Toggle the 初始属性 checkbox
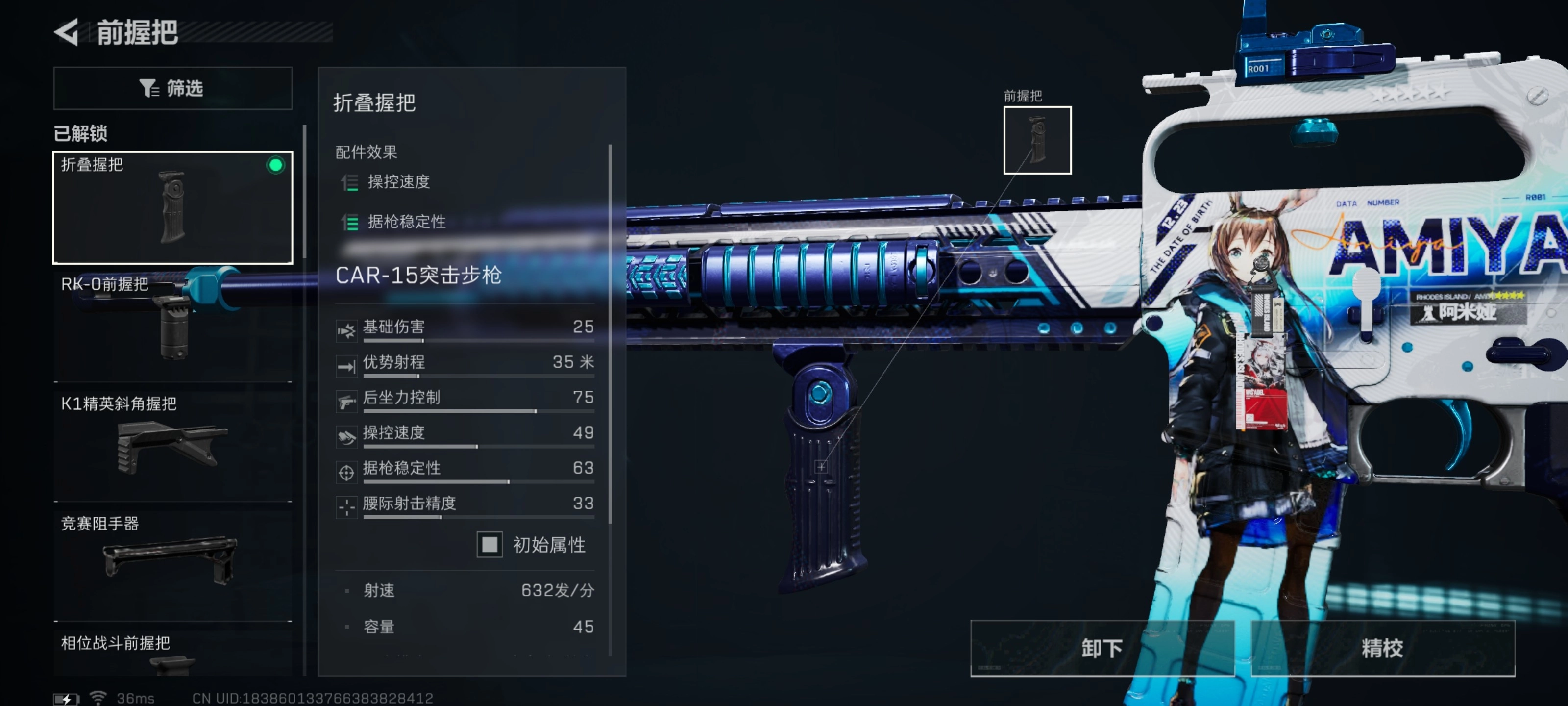1568x706 pixels. coord(490,544)
